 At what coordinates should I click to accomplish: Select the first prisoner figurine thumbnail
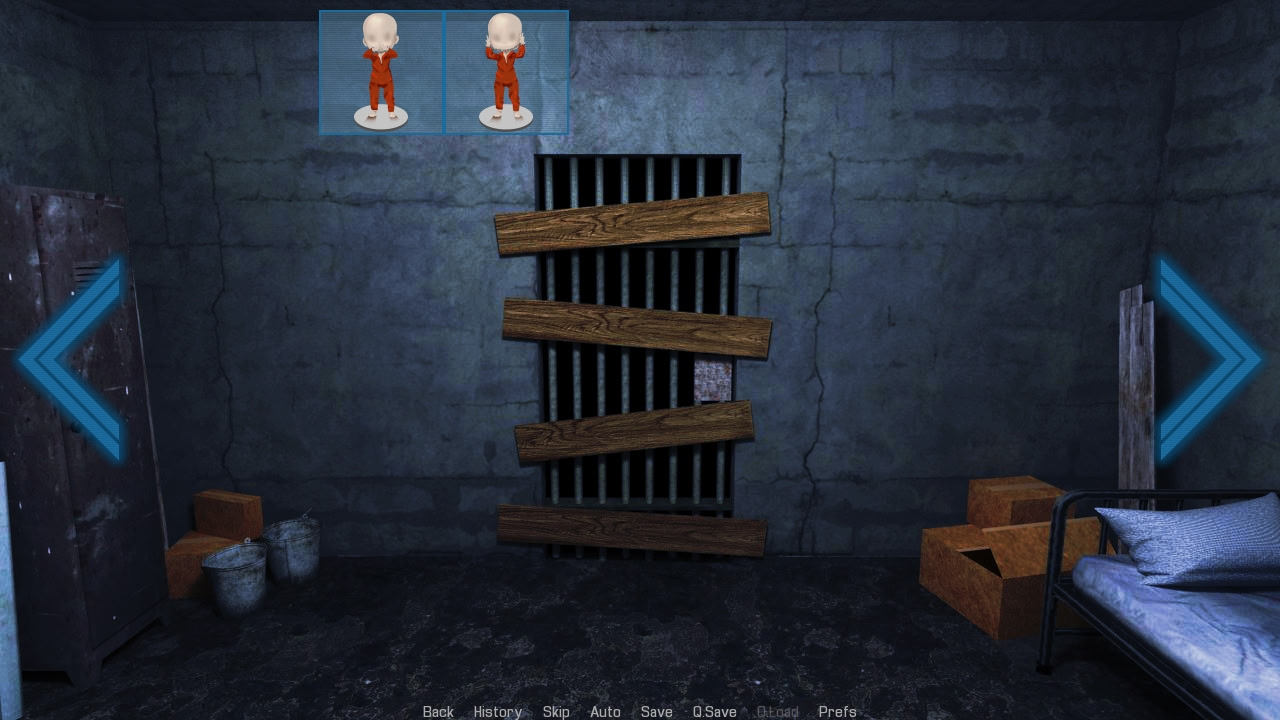point(381,71)
